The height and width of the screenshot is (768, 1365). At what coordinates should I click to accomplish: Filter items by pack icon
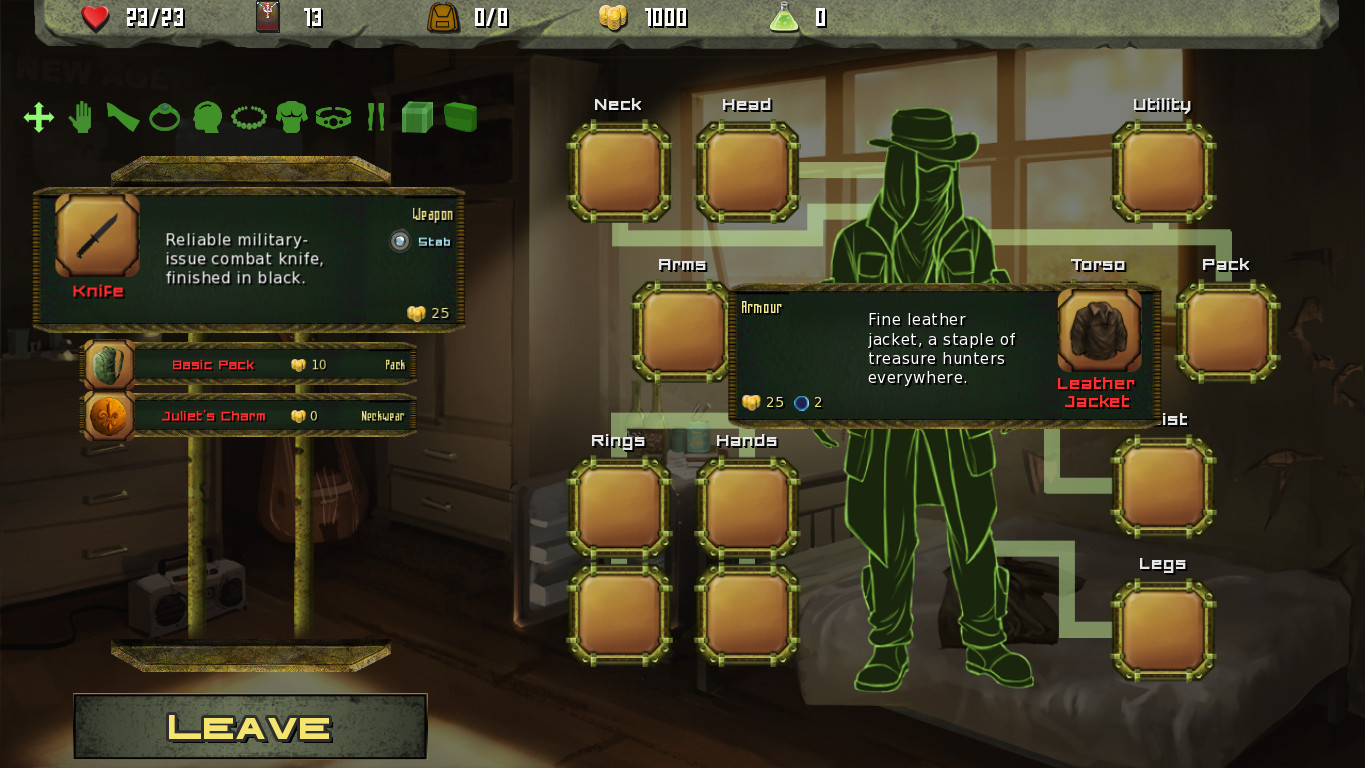(x=460, y=118)
